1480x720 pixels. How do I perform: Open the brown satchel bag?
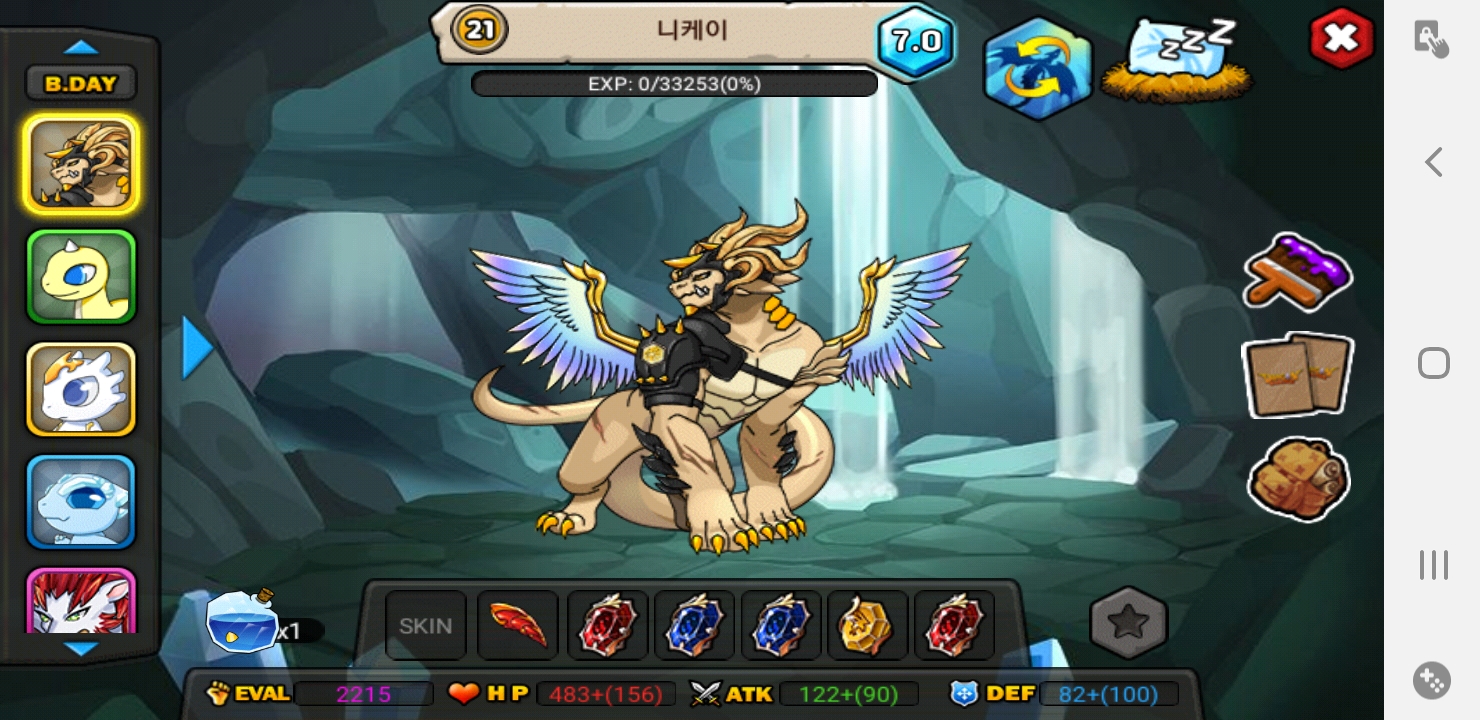click(1299, 479)
